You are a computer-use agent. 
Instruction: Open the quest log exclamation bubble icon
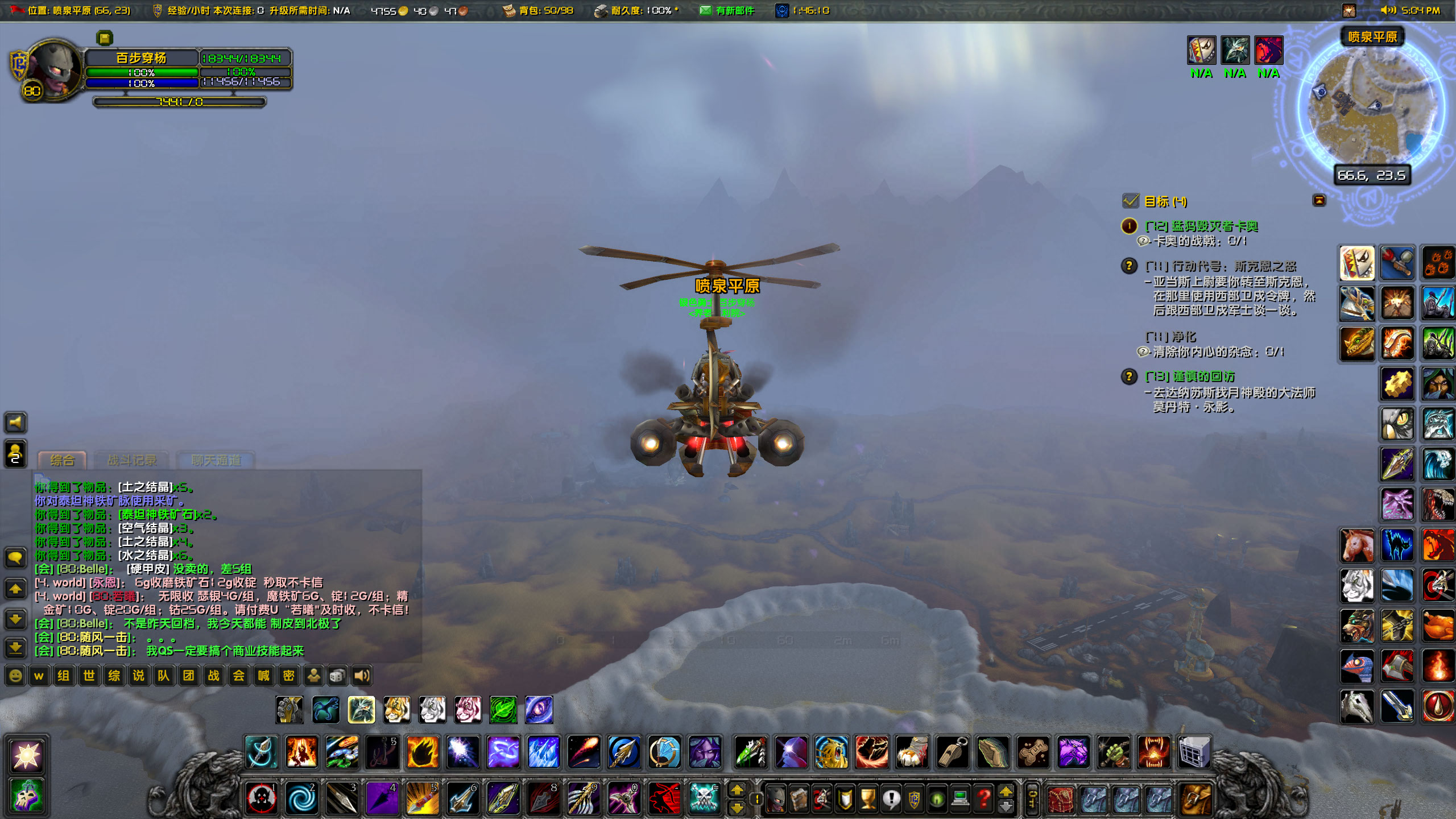tap(891, 799)
